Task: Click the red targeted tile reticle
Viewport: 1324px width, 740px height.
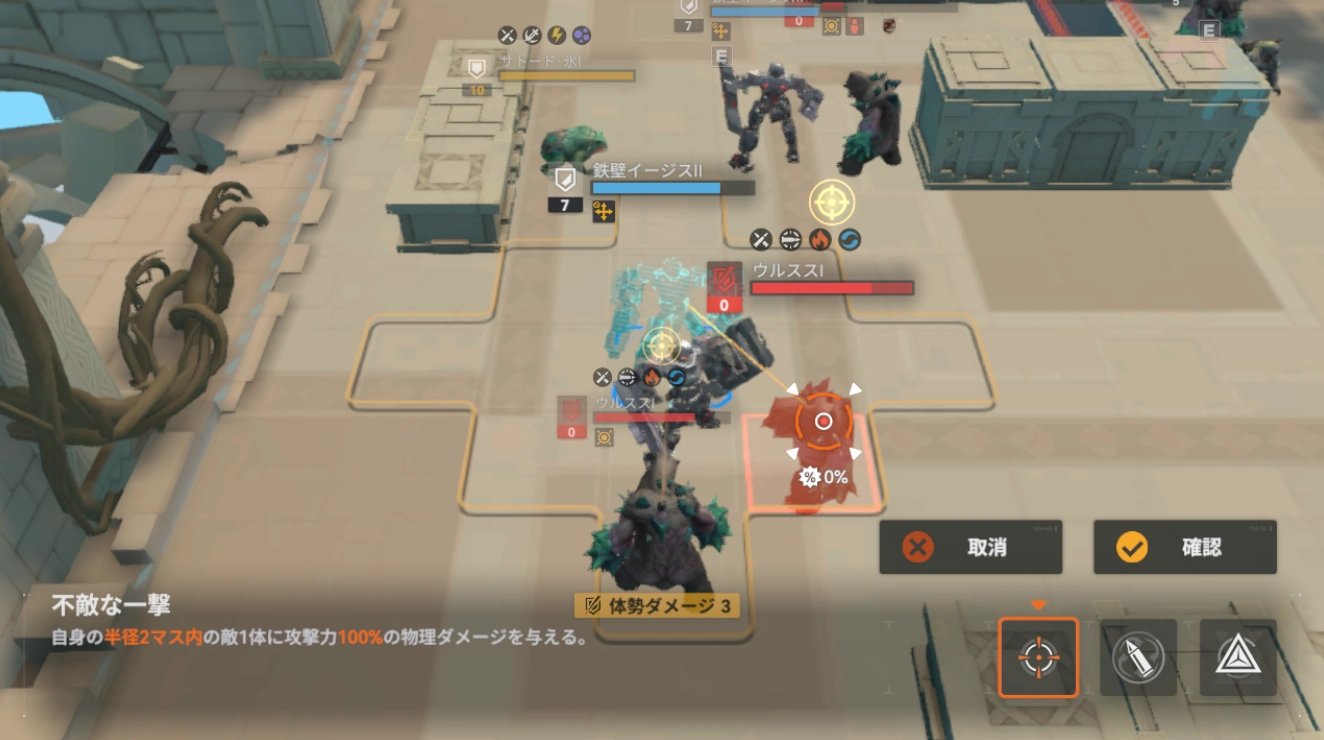Action: pyautogui.click(x=822, y=421)
